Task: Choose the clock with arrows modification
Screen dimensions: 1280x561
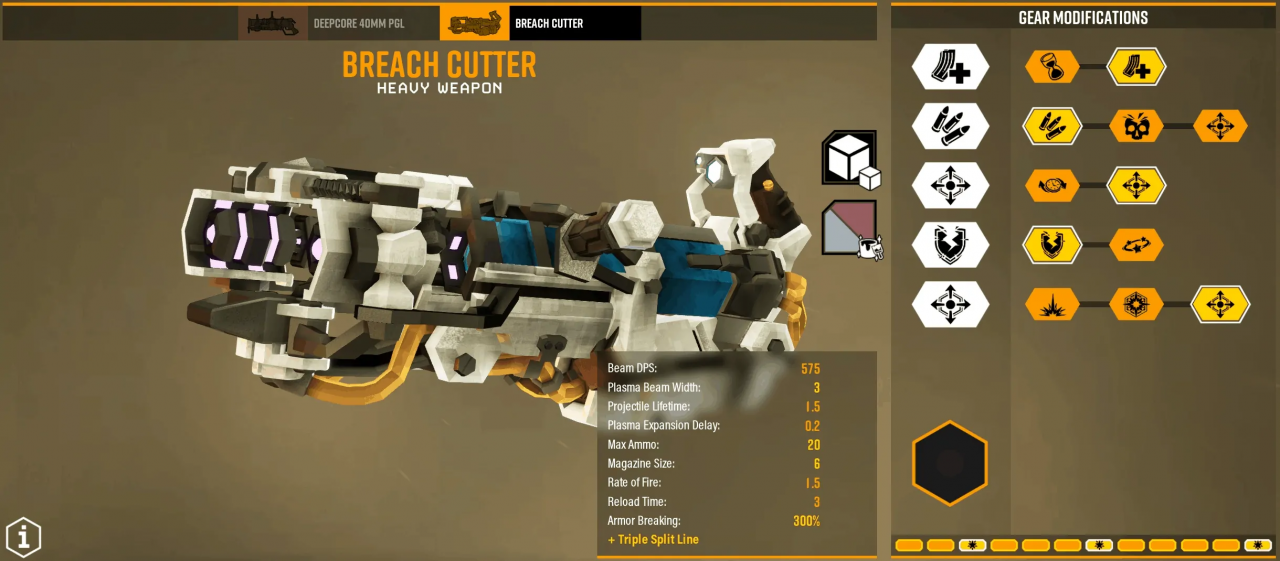Action: [1052, 185]
